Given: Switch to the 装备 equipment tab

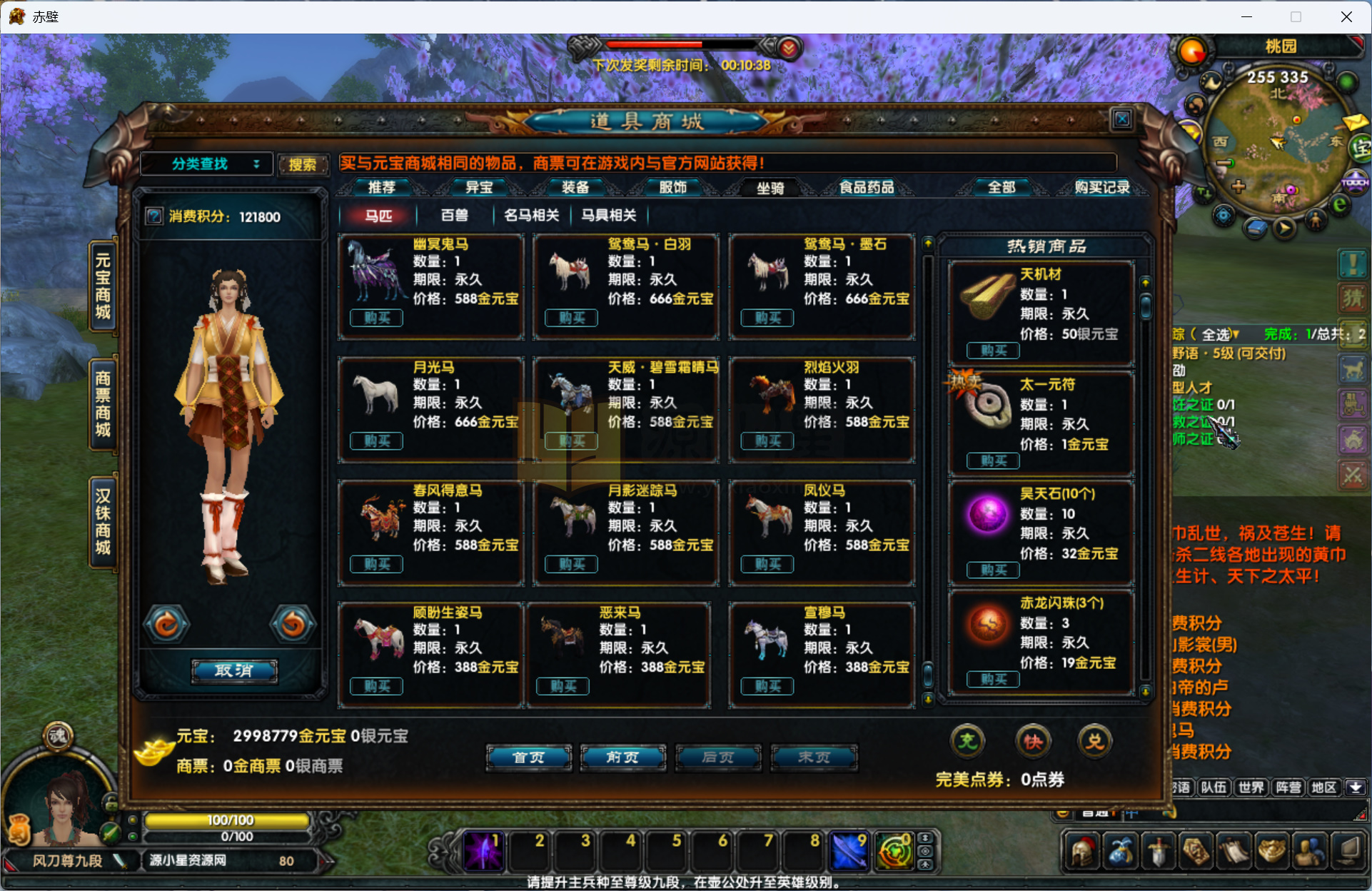Looking at the screenshot, I should pyautogui.click(x=575, y=187).
